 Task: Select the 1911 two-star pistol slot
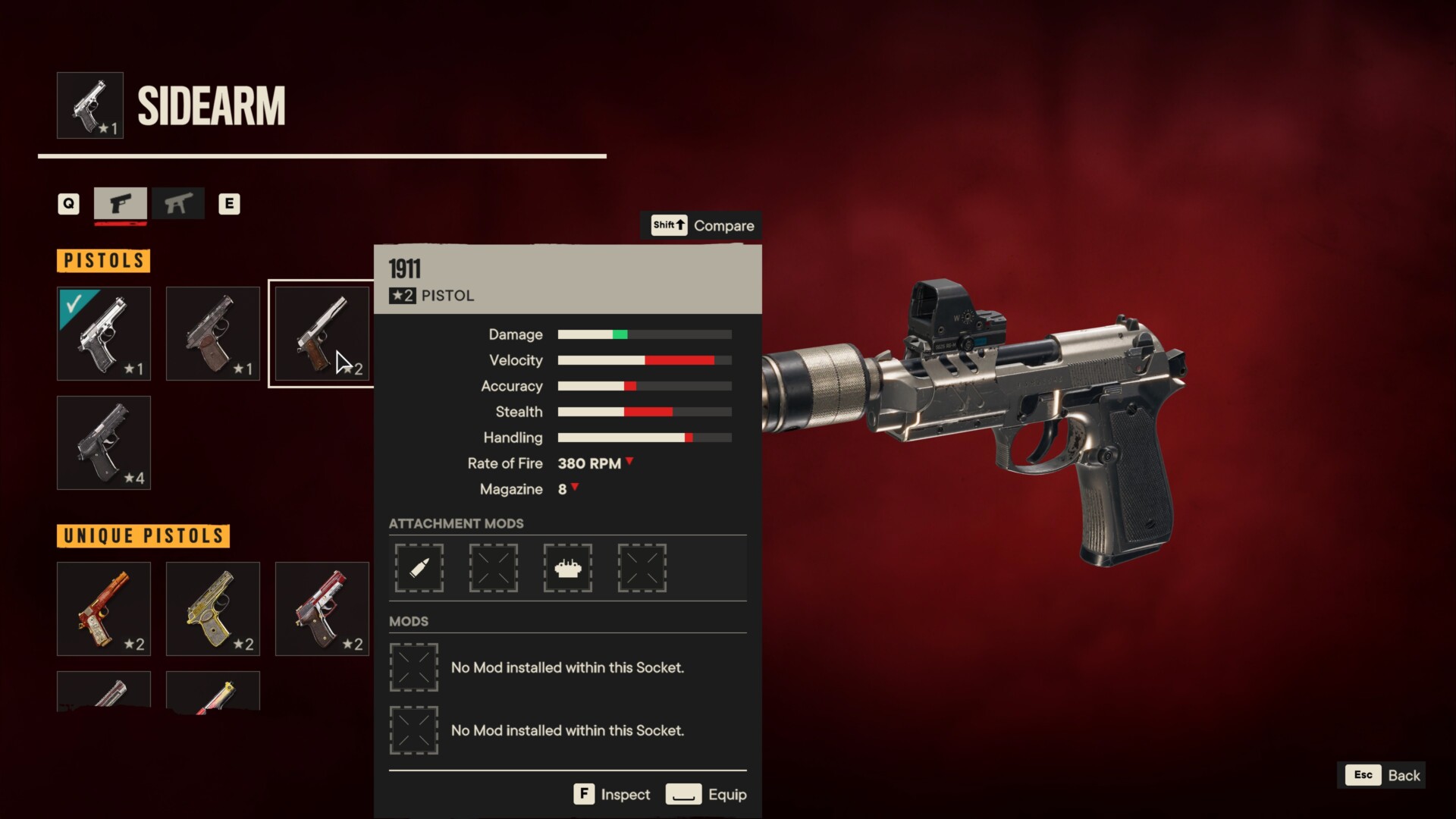(x=322, y=334)
